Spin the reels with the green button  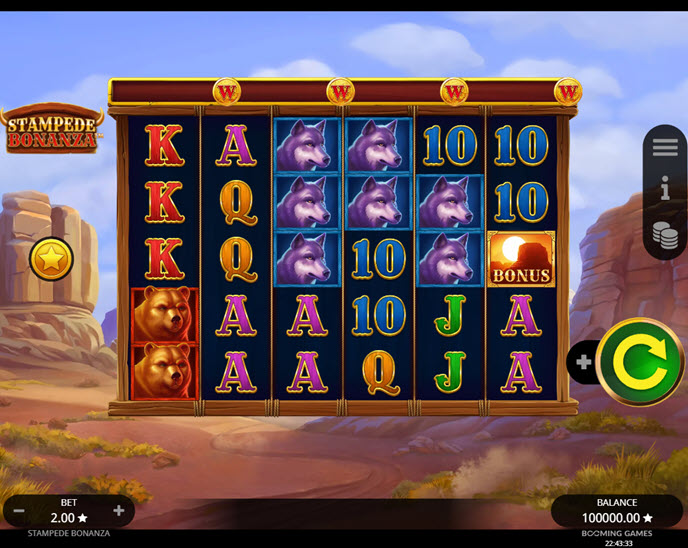coord(640,361)
